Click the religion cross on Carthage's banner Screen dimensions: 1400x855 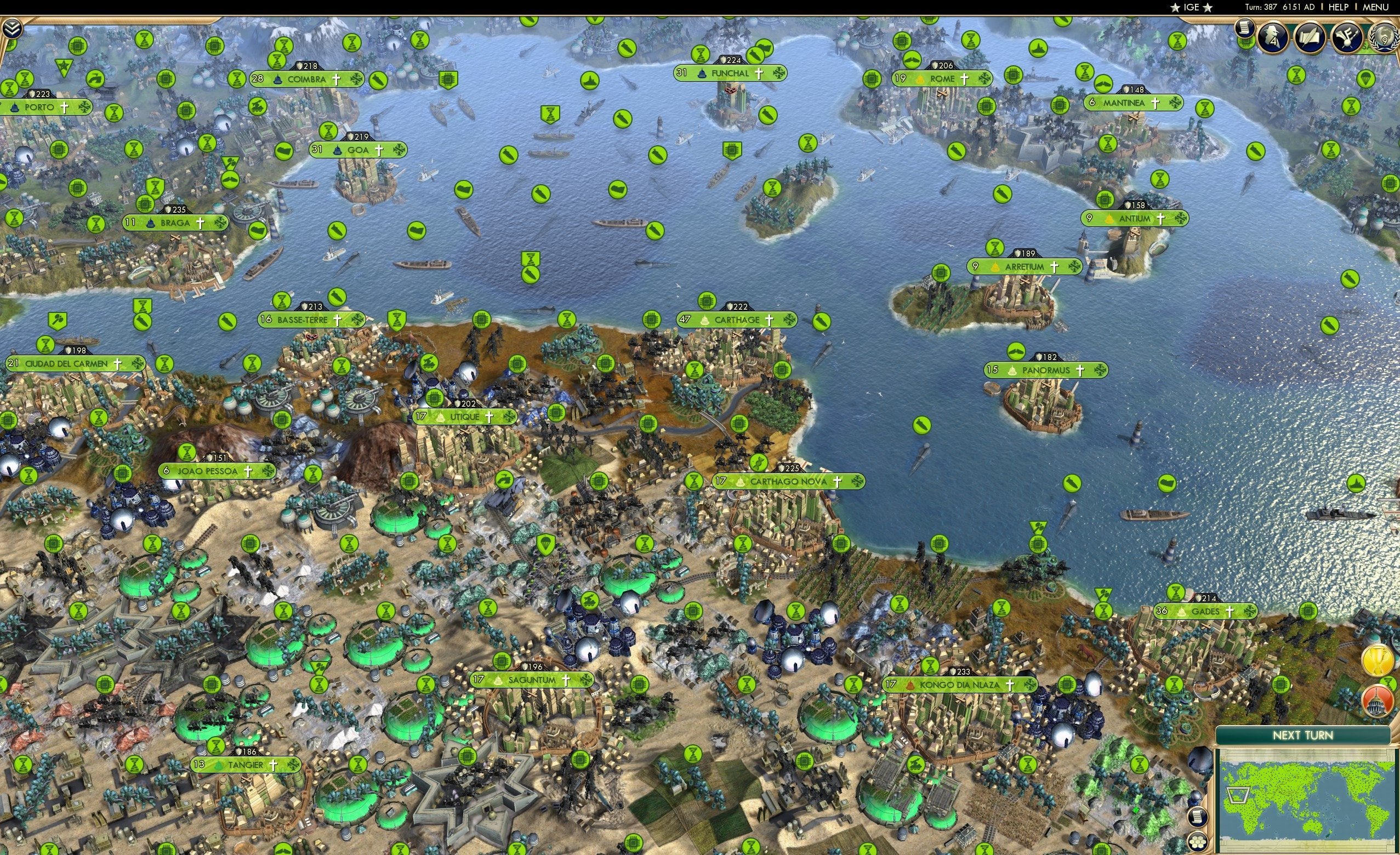click(769, 320)
